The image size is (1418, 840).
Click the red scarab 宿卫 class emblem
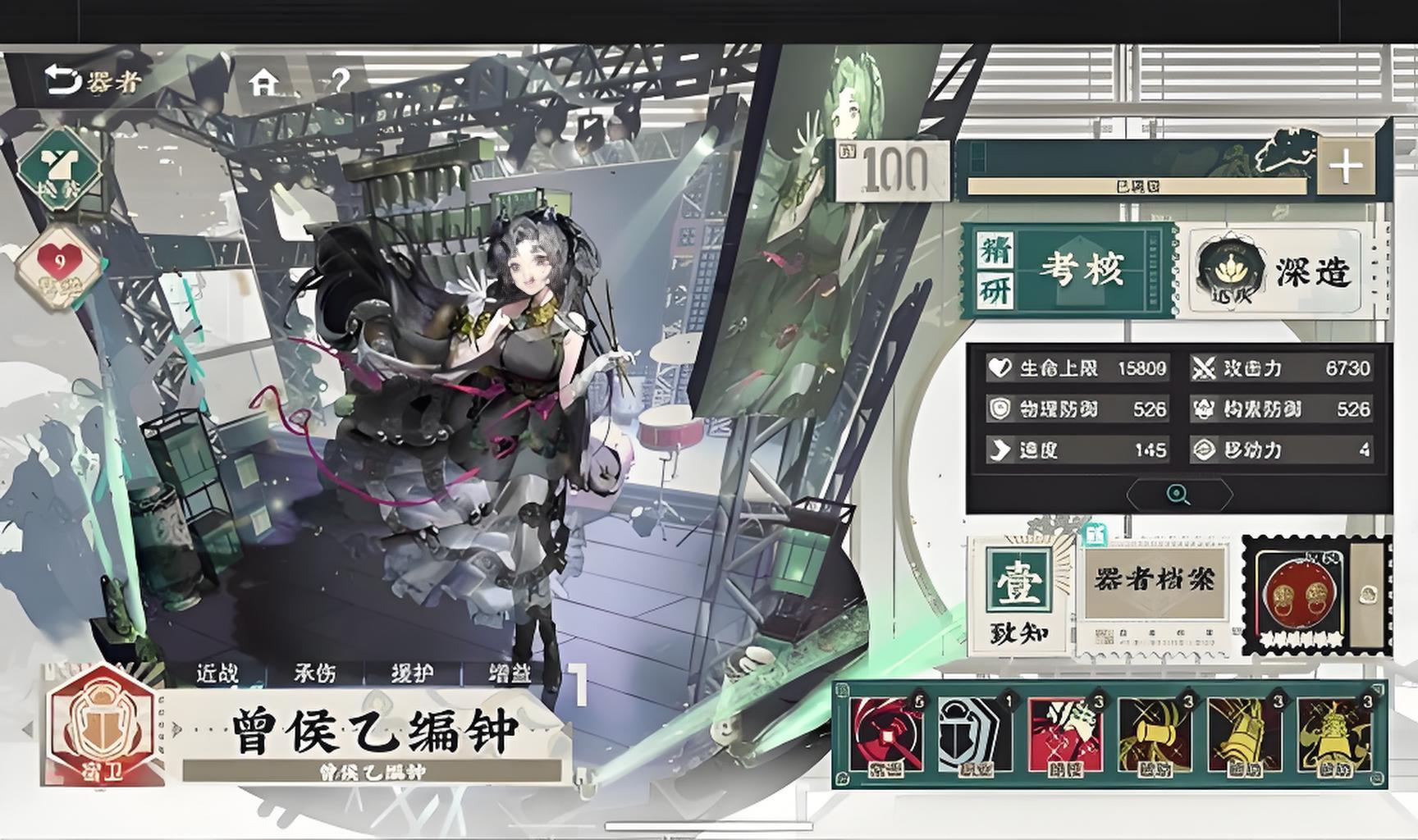click(x=103, y=728)
